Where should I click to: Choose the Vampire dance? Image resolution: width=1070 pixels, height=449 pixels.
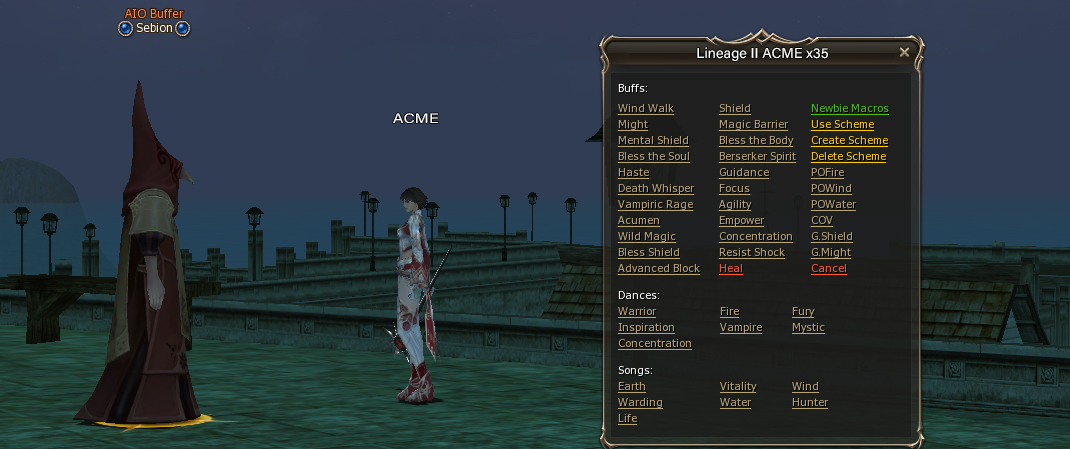[x=740, y=327]
